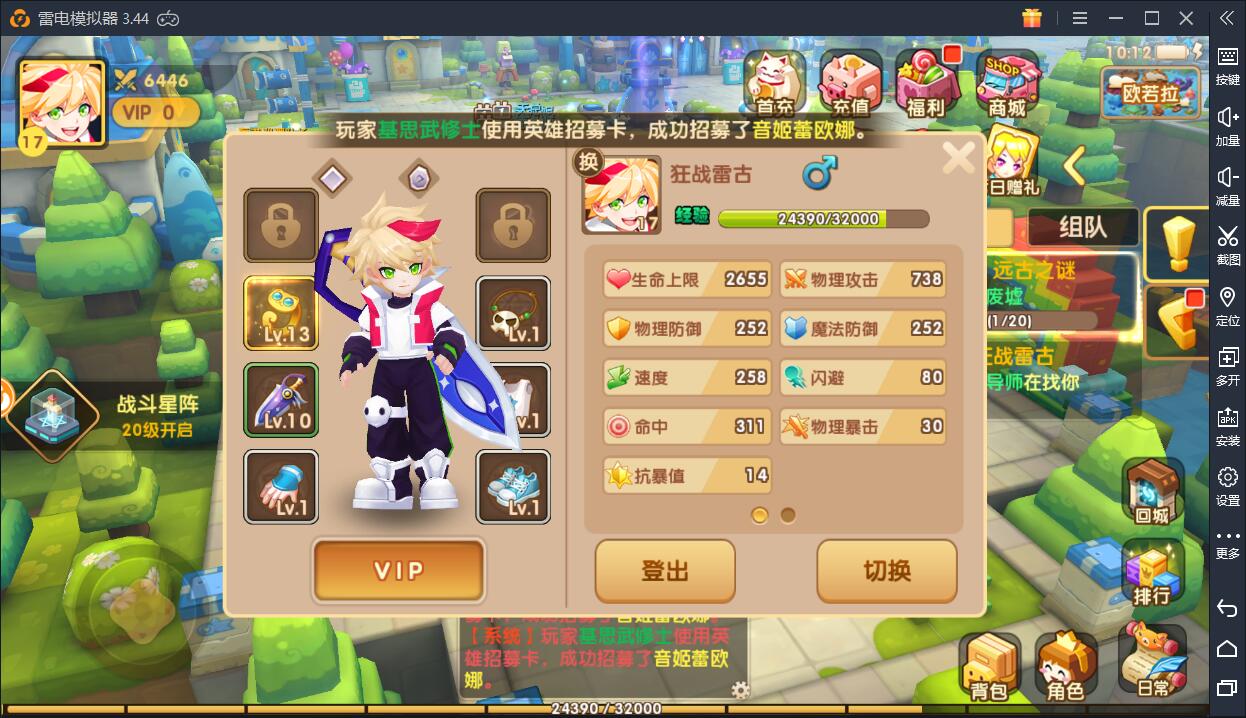Screen dimensions: 1246x718
Task: Open the 排行 ranking icon
Action: tap(1152, 573)
